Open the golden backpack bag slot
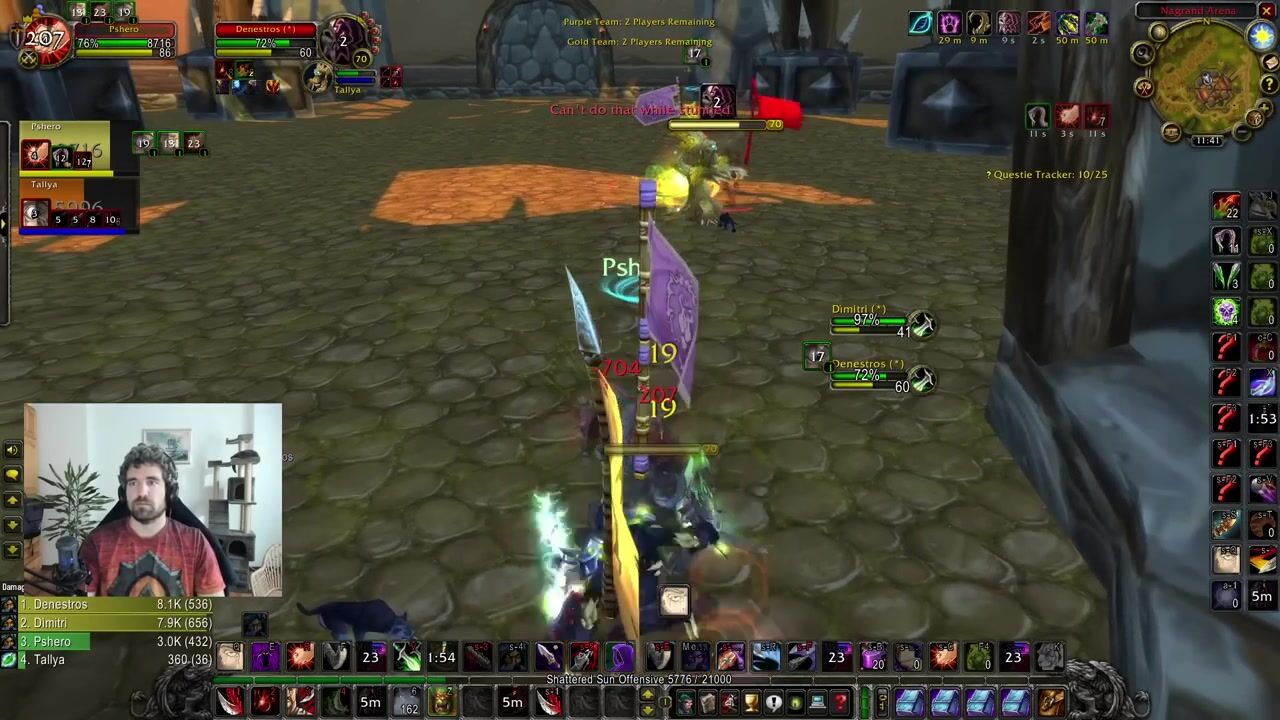 (x=1050, y=702)
